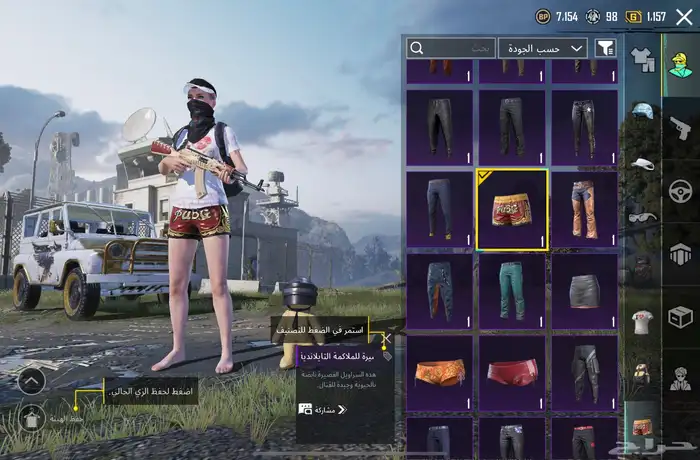Open the glasses accessory category
Screen dimensions: 700x460
641,215
